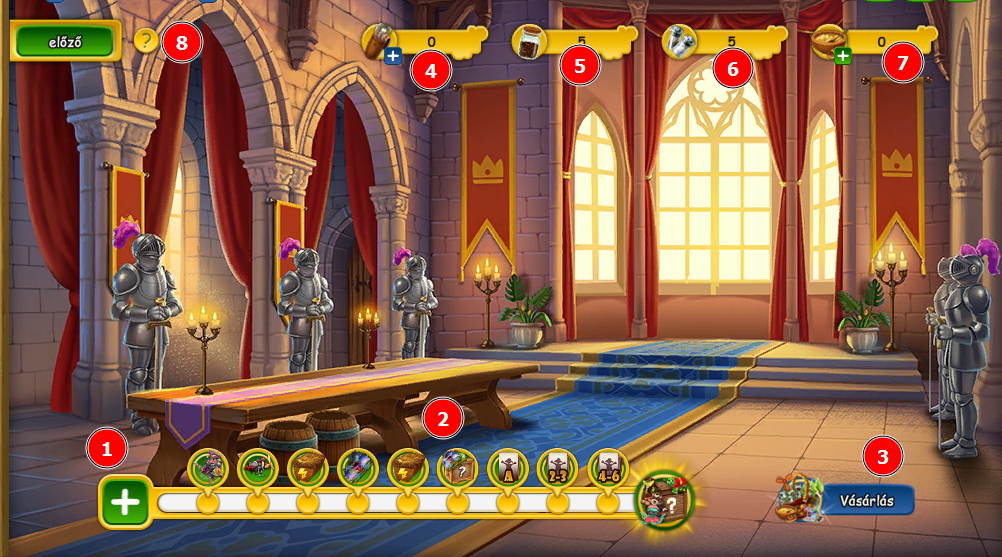Open help via the yellow question mark

pos(146,41)
